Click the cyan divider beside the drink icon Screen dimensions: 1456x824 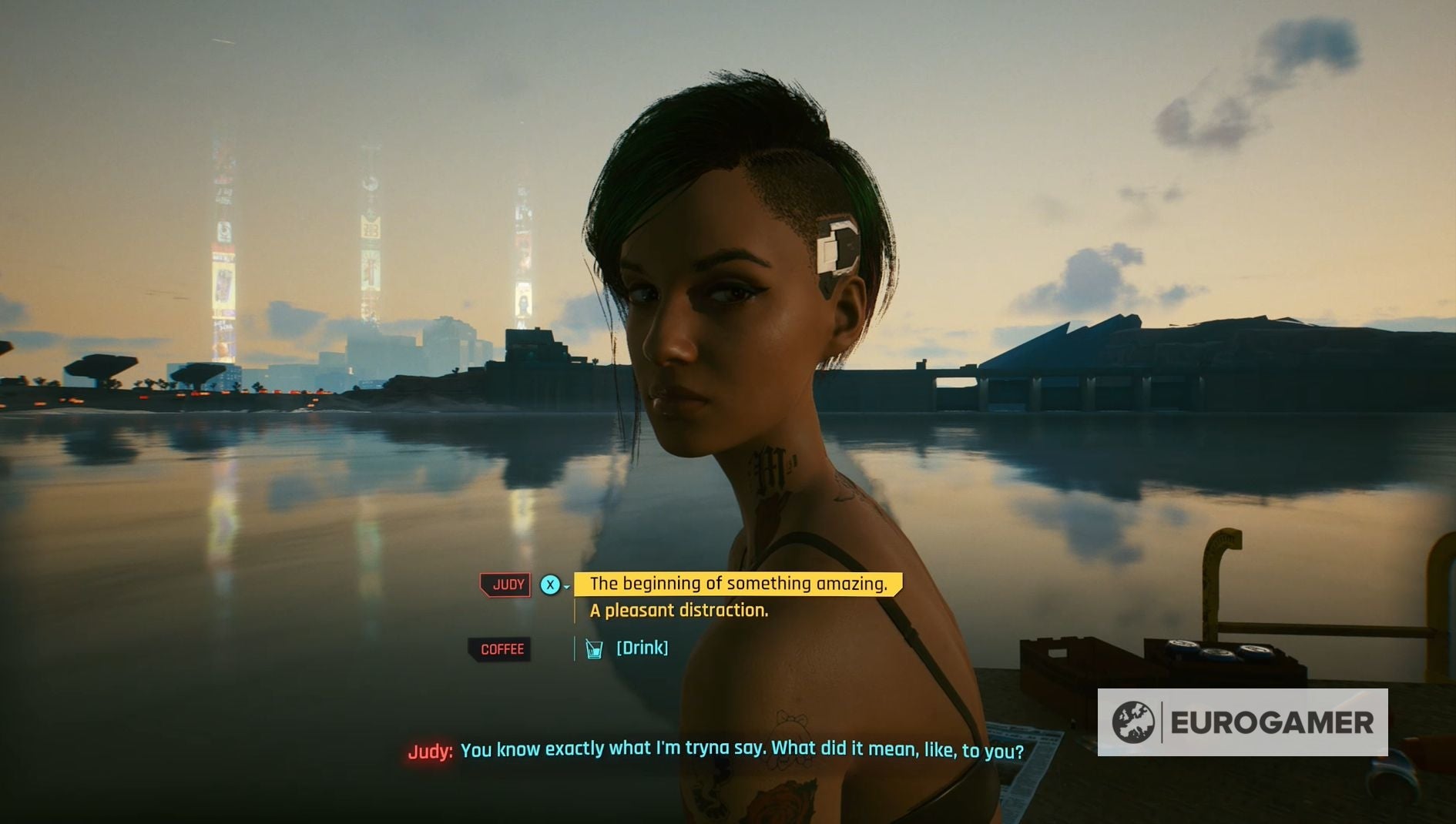tap(573, 648)
